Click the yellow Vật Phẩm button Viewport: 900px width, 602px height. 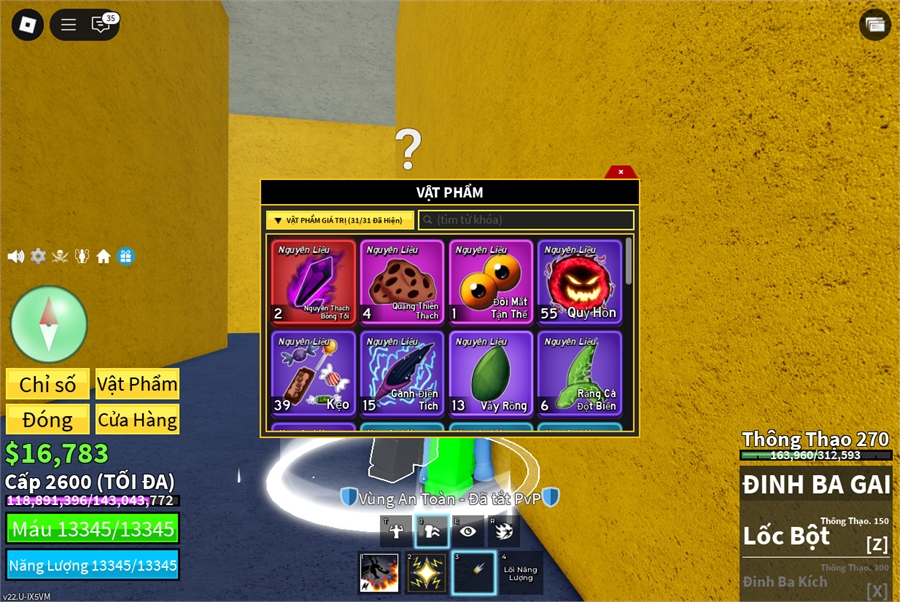(138, 385)
